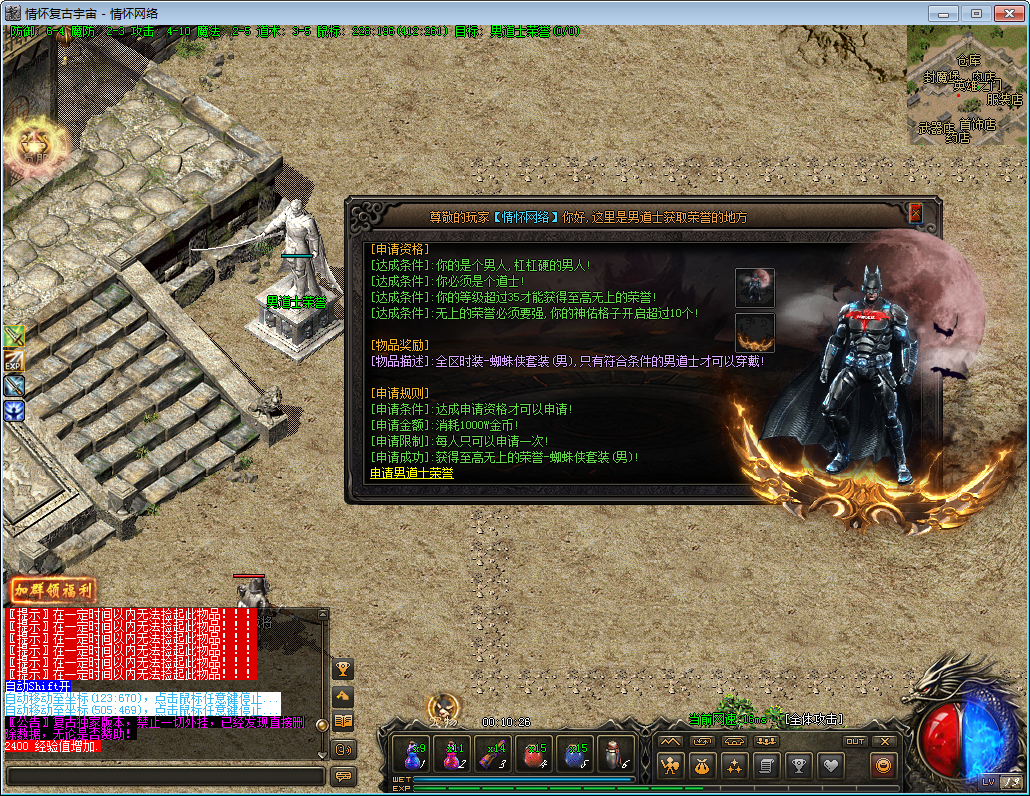Open the scroll document icon panel

(766, 767)
